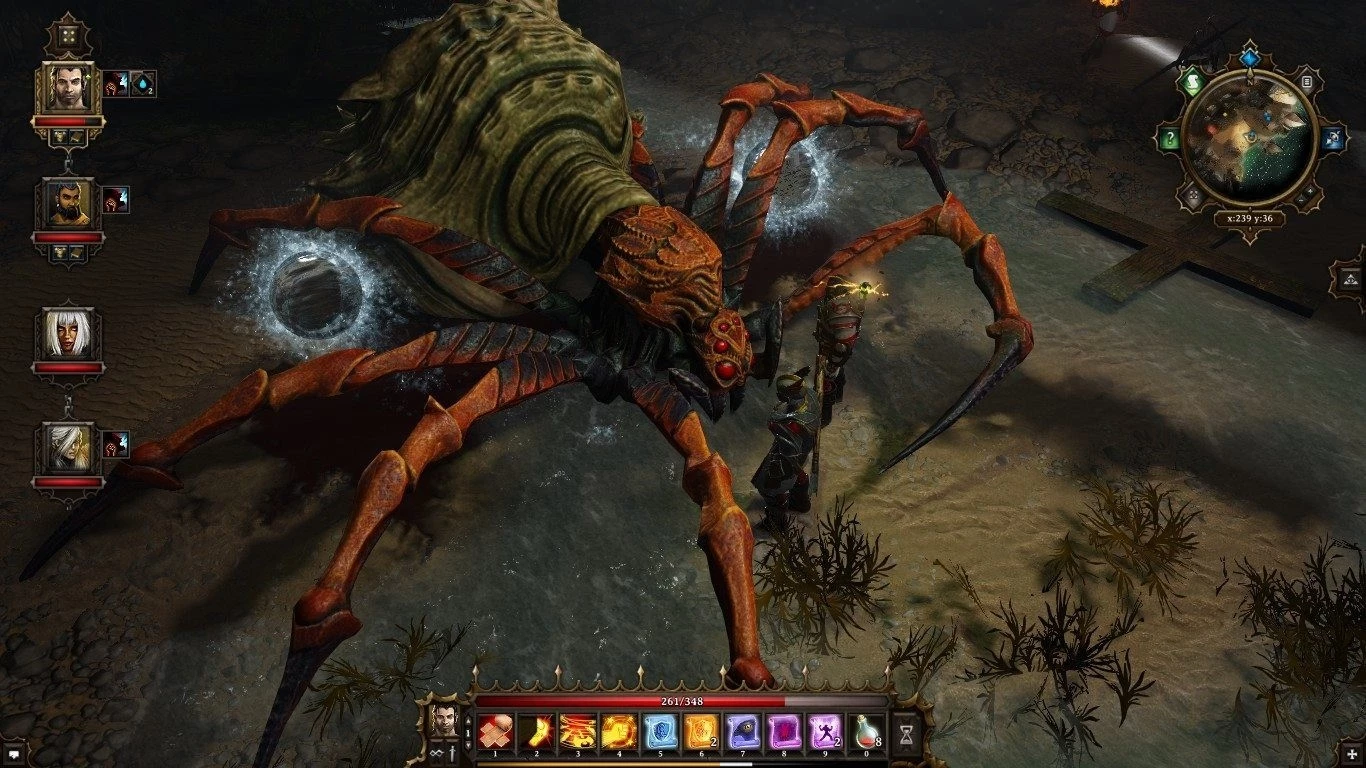The image size is (1366, 768).
Task: Open the green question mark help button
Action: pos(1170,140)
